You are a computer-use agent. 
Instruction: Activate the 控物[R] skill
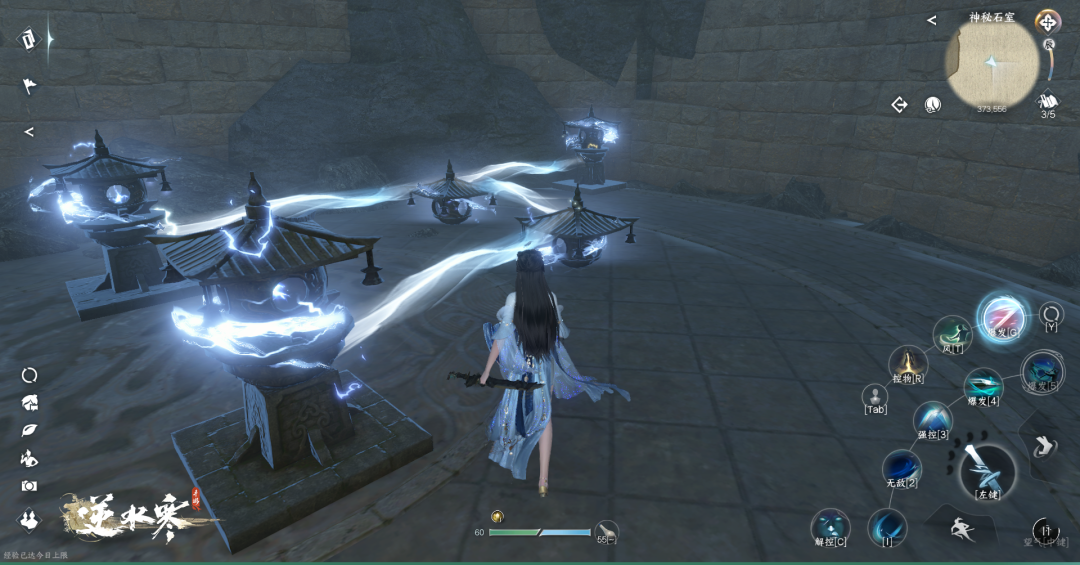click(x=908, y=364)
